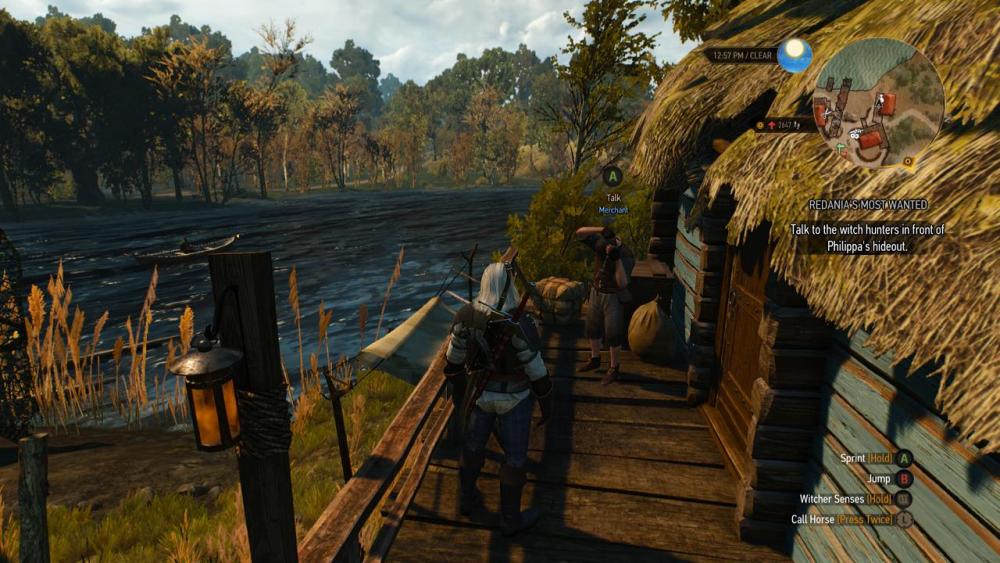Click the sun weather icon
1000x563 pixels.
pos(795,54)
